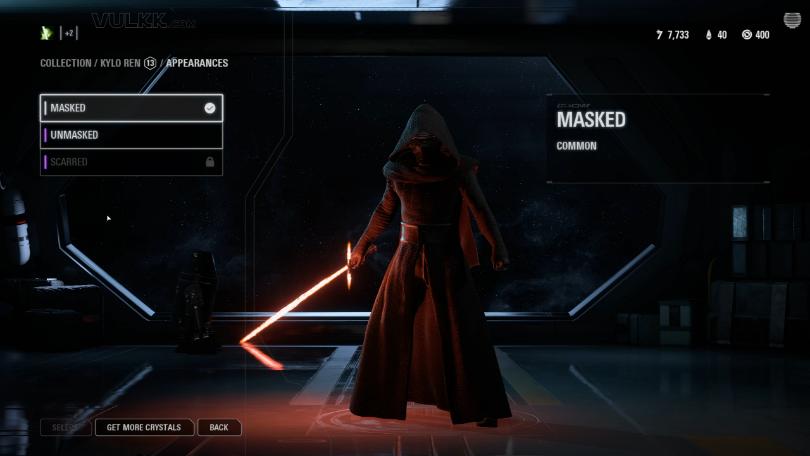The width and height of the screenshot is (810, 456).
Task: Click the green player icon top-left
Action: tap(46, 33)
